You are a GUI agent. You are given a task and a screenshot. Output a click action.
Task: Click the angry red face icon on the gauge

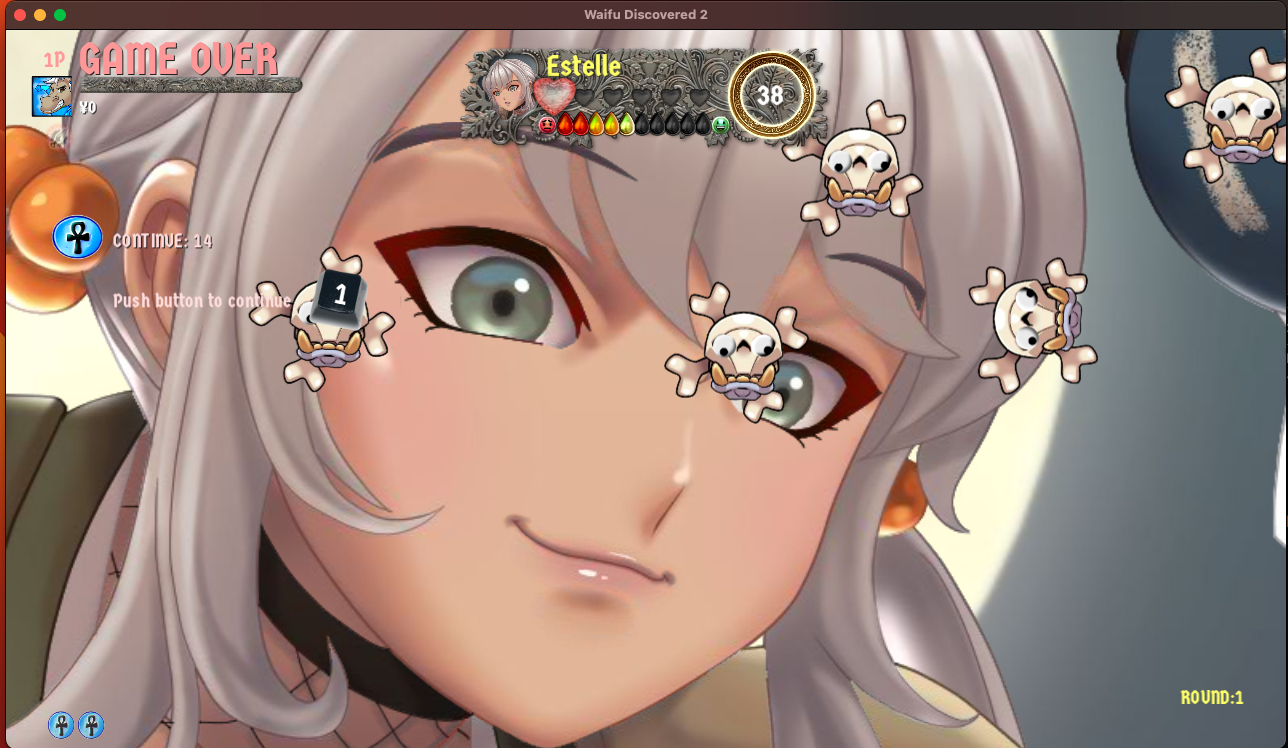pyautogui.click(x=546, y=125)
